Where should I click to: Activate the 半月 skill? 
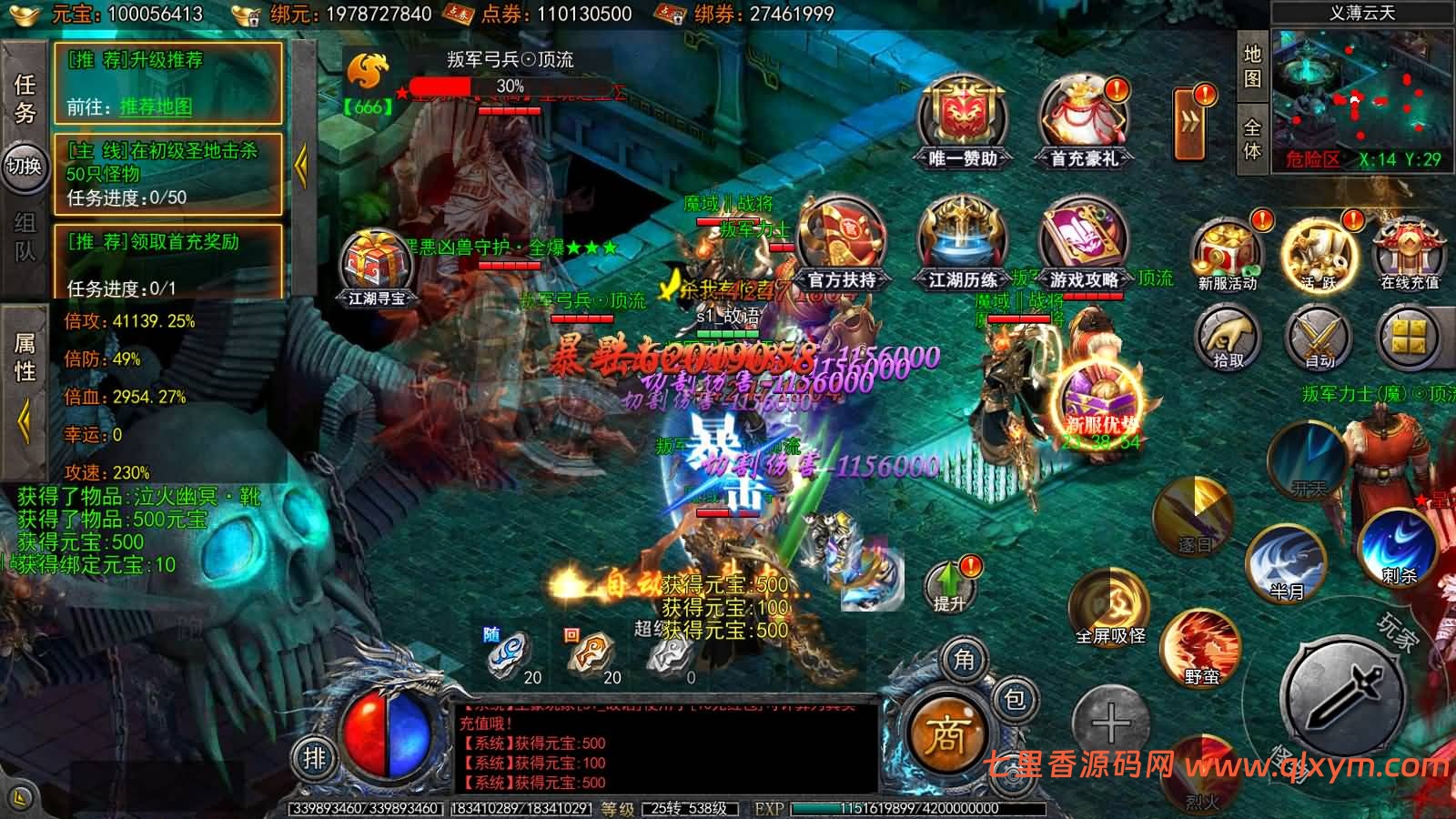pos(1286,561)
